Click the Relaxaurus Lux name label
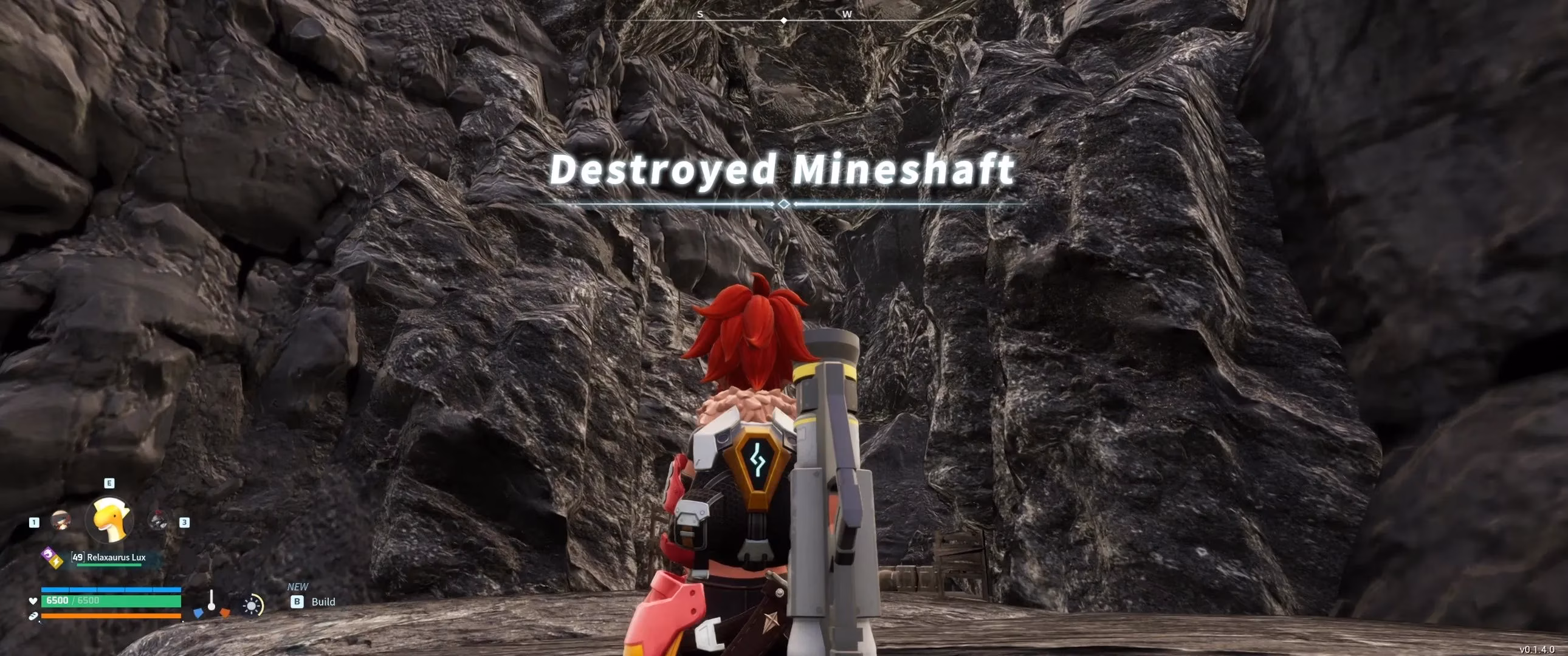The width and height of the screenshot is (1568, 656). tap(116, 558)
